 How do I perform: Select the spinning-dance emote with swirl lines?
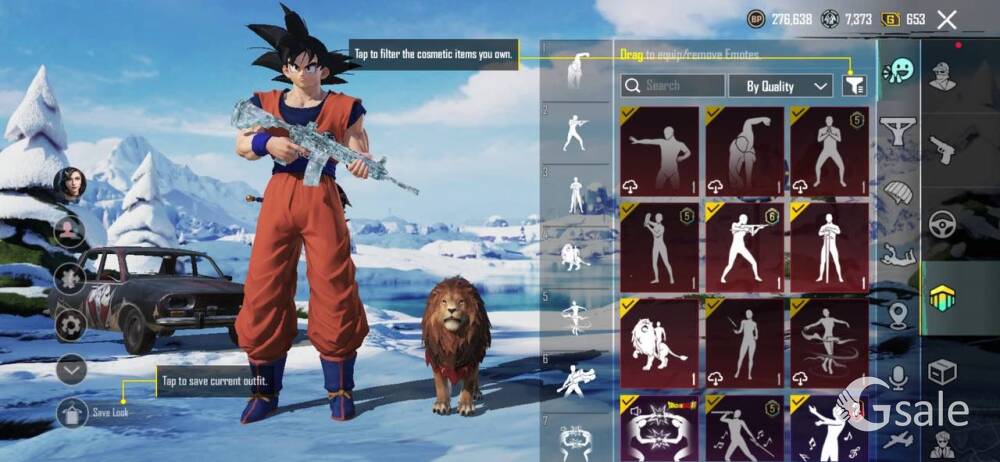tap(829, 342)
